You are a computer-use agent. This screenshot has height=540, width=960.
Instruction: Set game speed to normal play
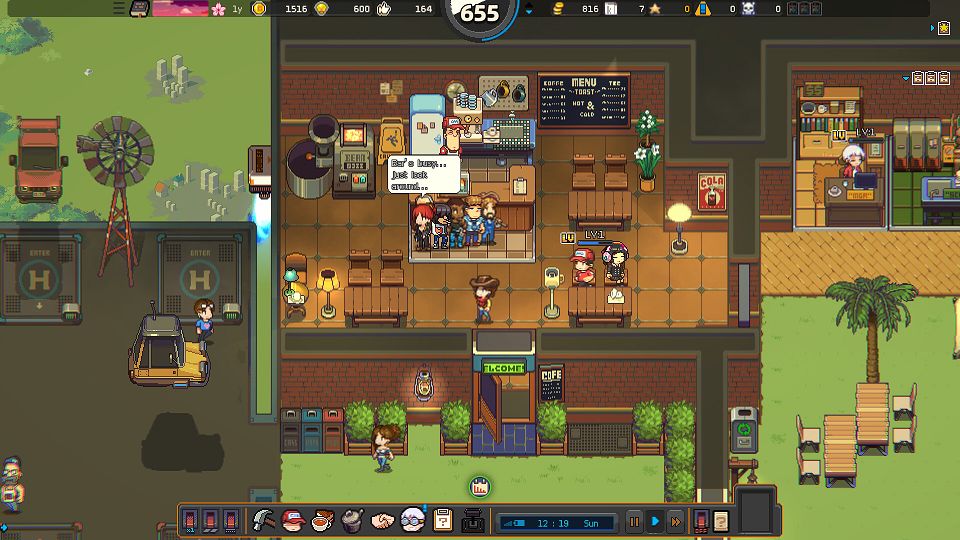click(x=655, y=521)
